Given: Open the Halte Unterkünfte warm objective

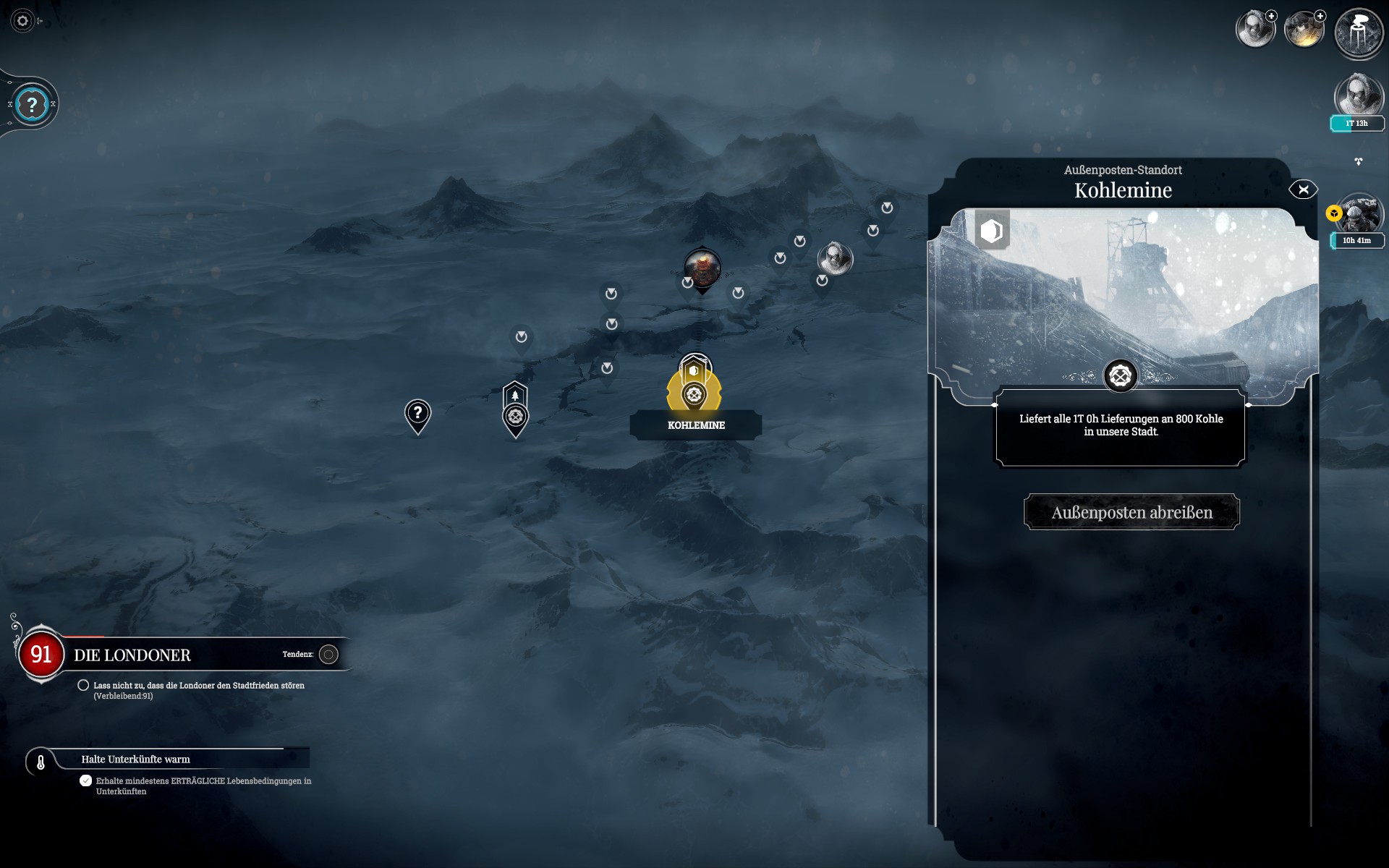Looking at the screenshot, I should coord(135,759).
